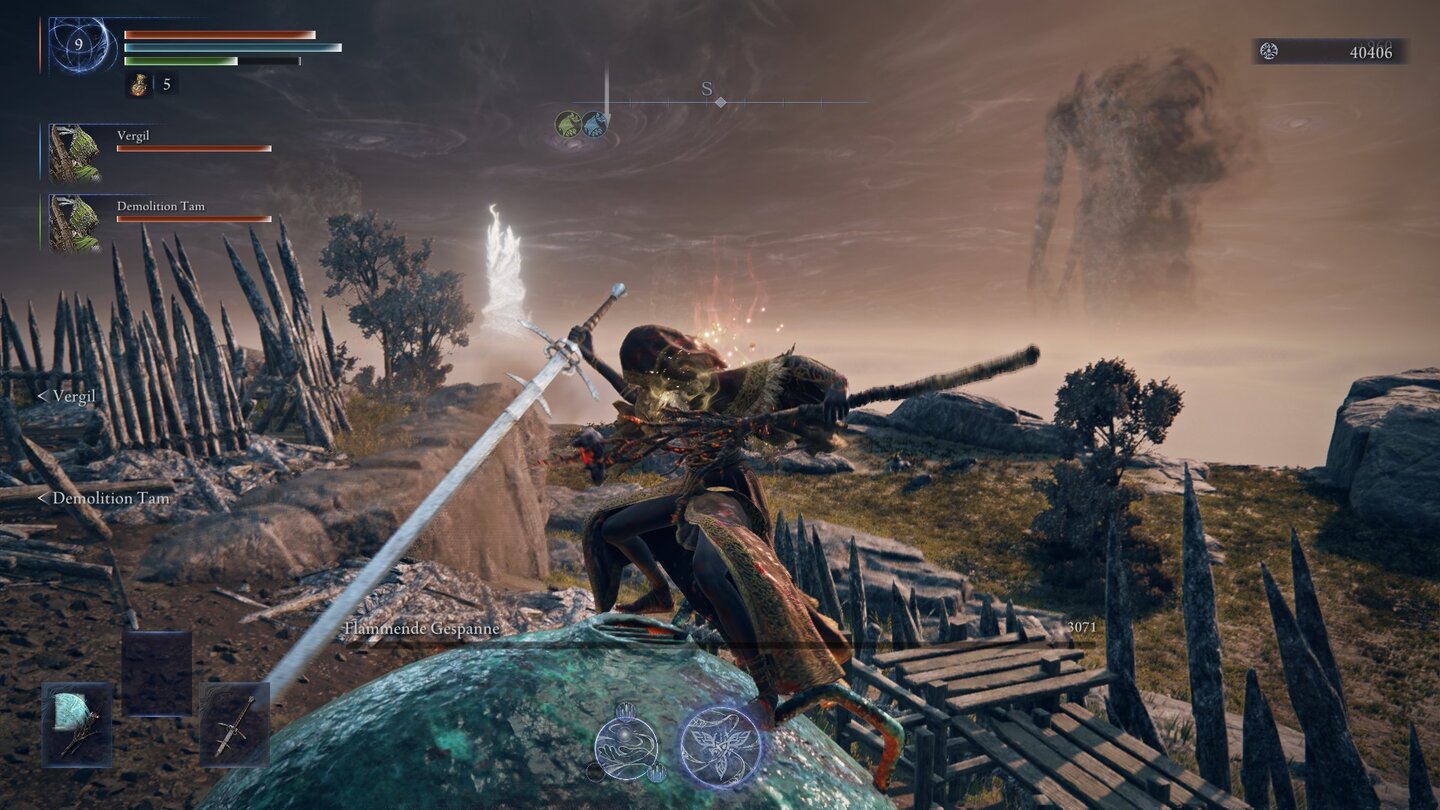
Task: Click Demolition Tam's teammate portrait
Action: click(75, 223)
